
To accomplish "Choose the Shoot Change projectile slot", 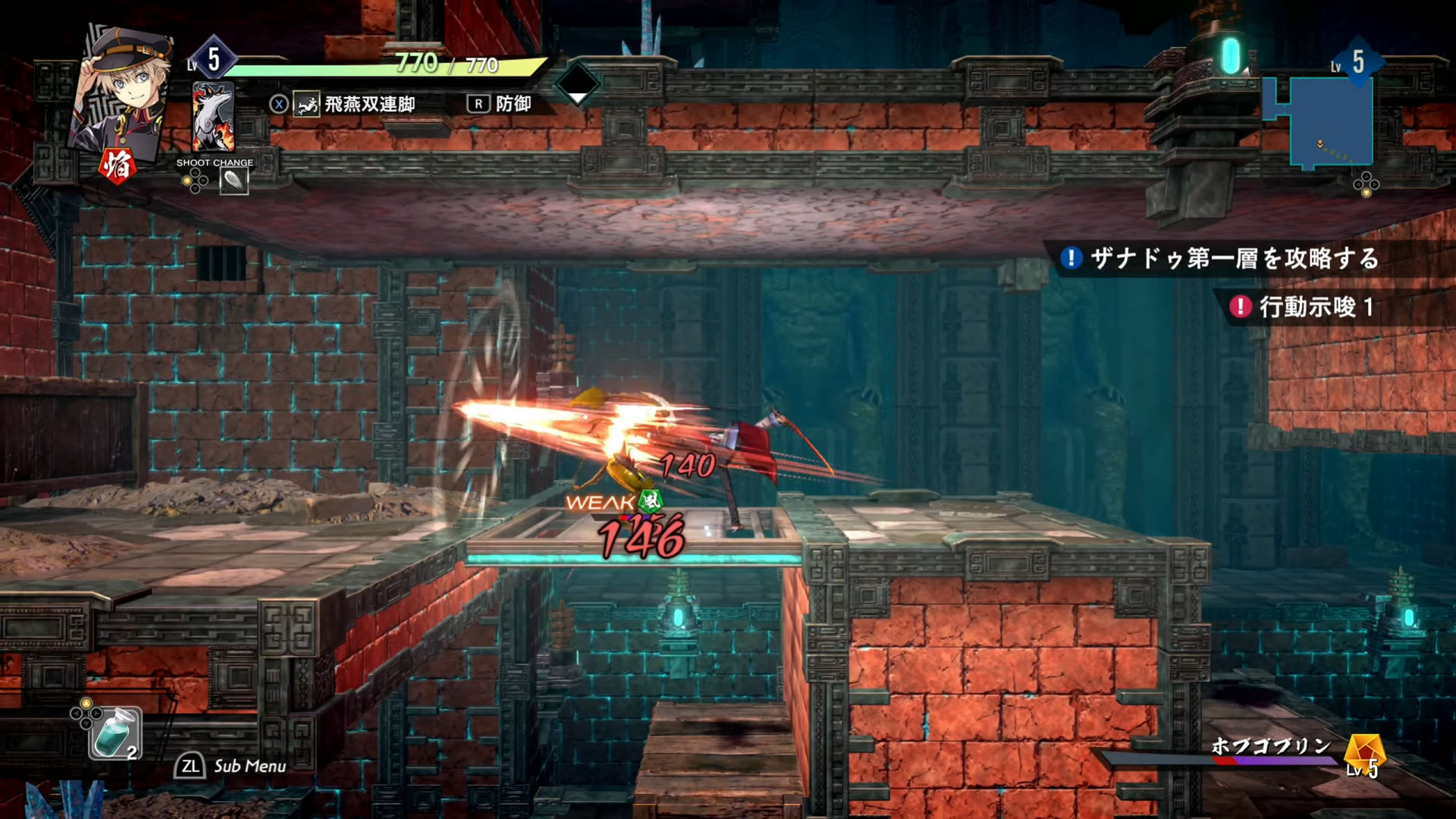I will tap(234, 181).
